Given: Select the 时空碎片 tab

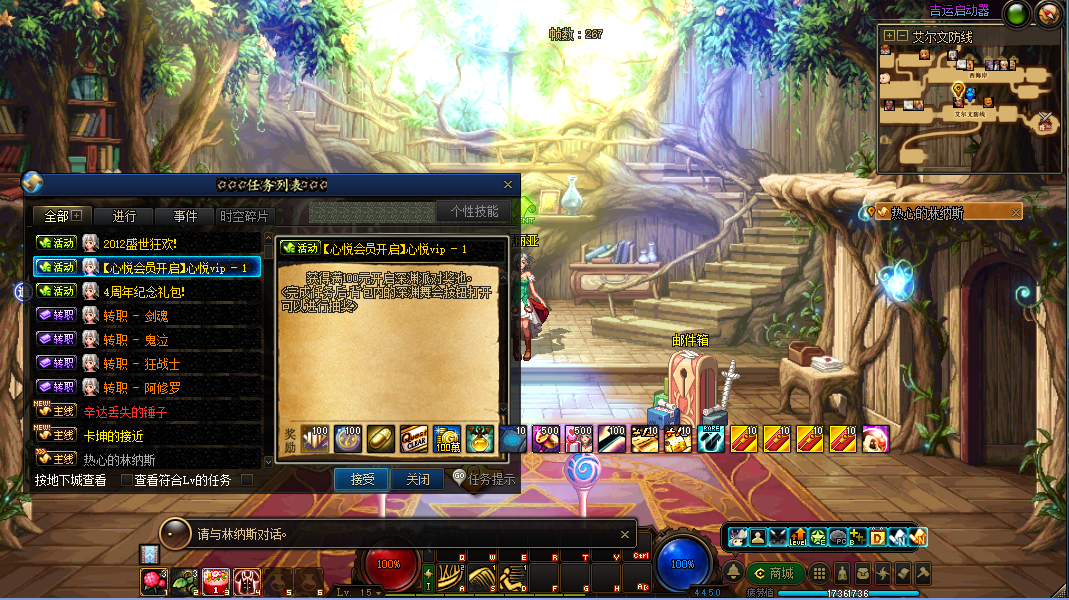Looking at the screenshot, I should tap(244, 217).
